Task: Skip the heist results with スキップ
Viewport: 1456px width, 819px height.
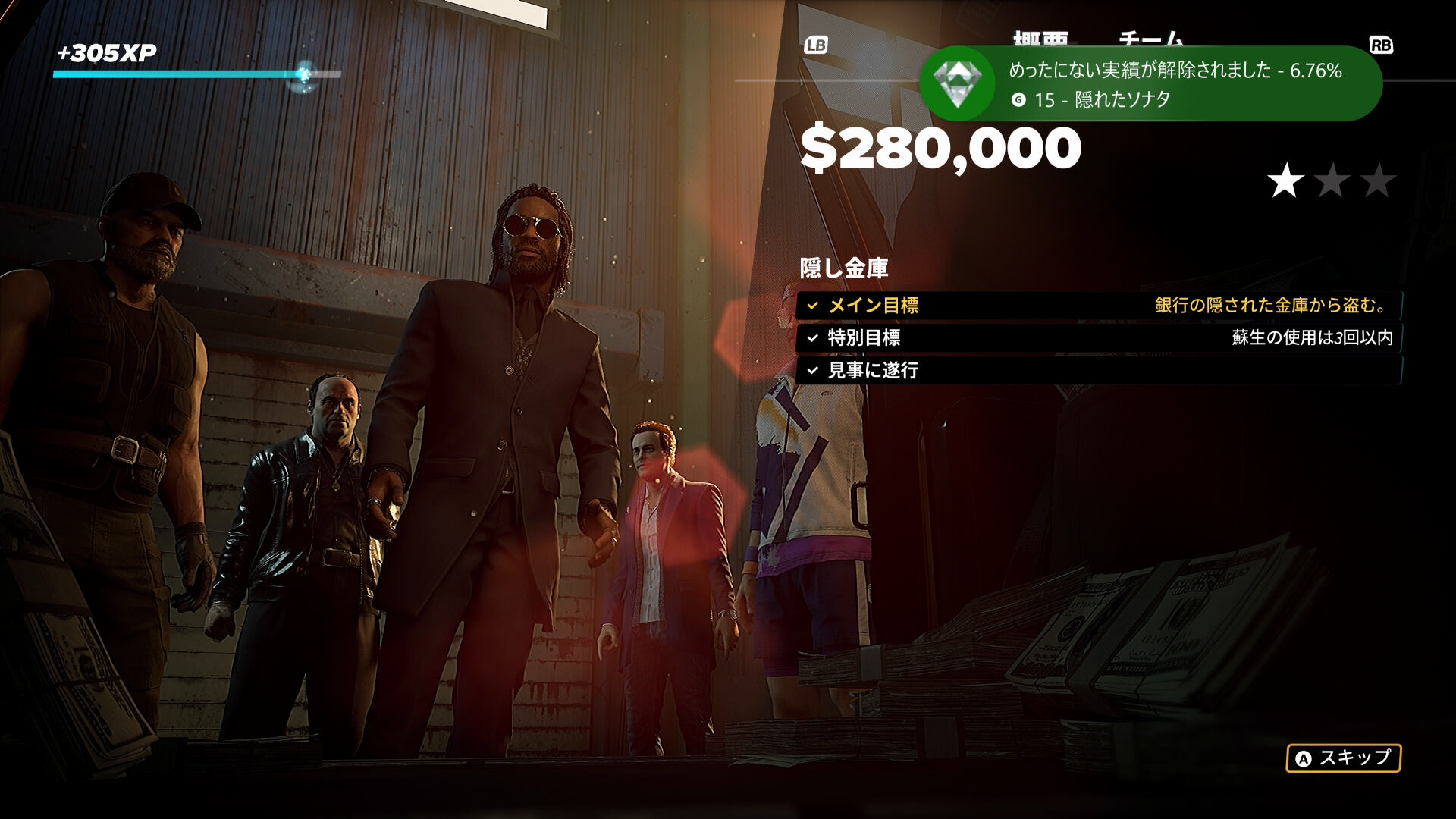Action: point(1343,758)
